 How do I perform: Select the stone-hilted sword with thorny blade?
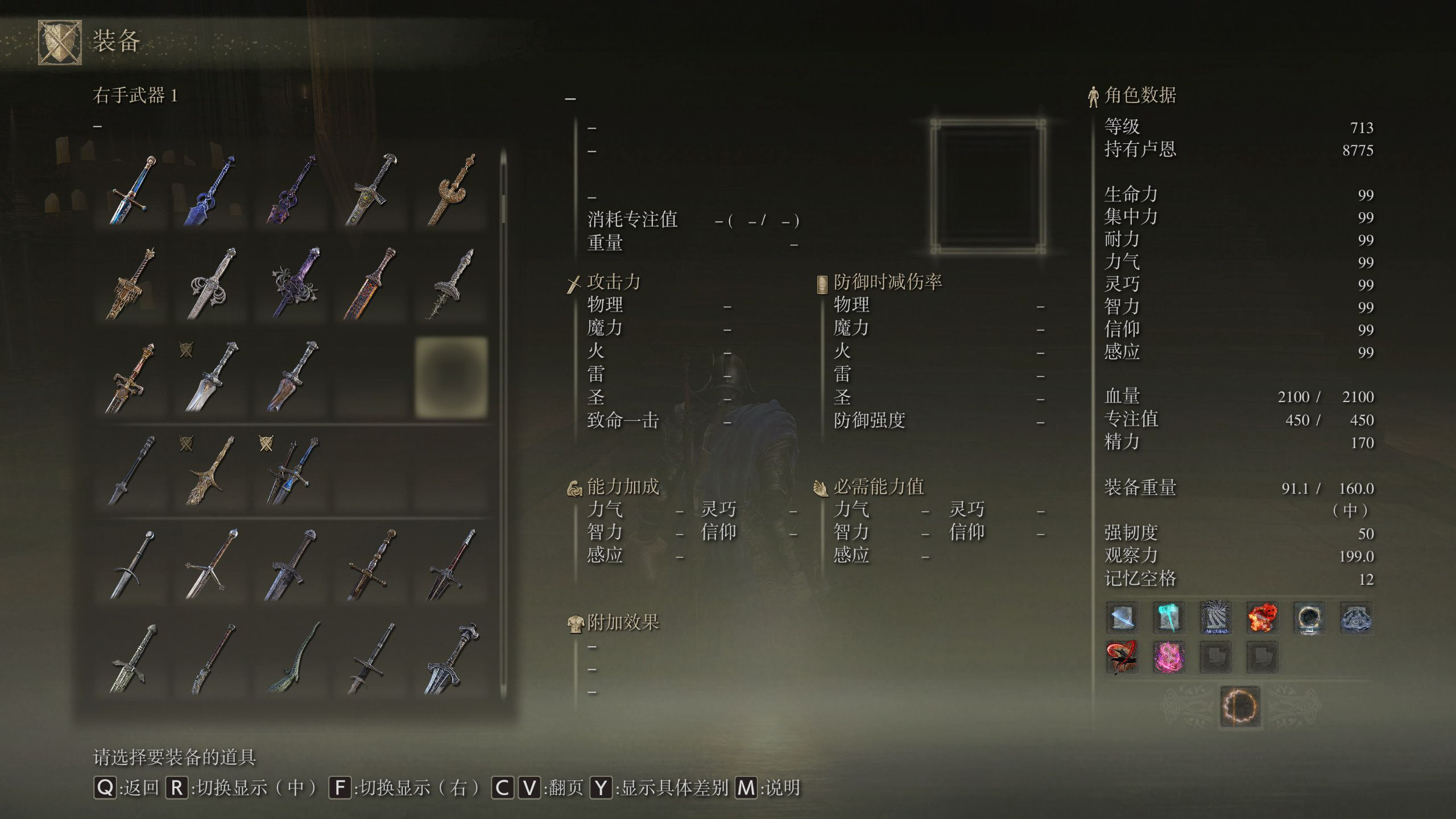450,283
